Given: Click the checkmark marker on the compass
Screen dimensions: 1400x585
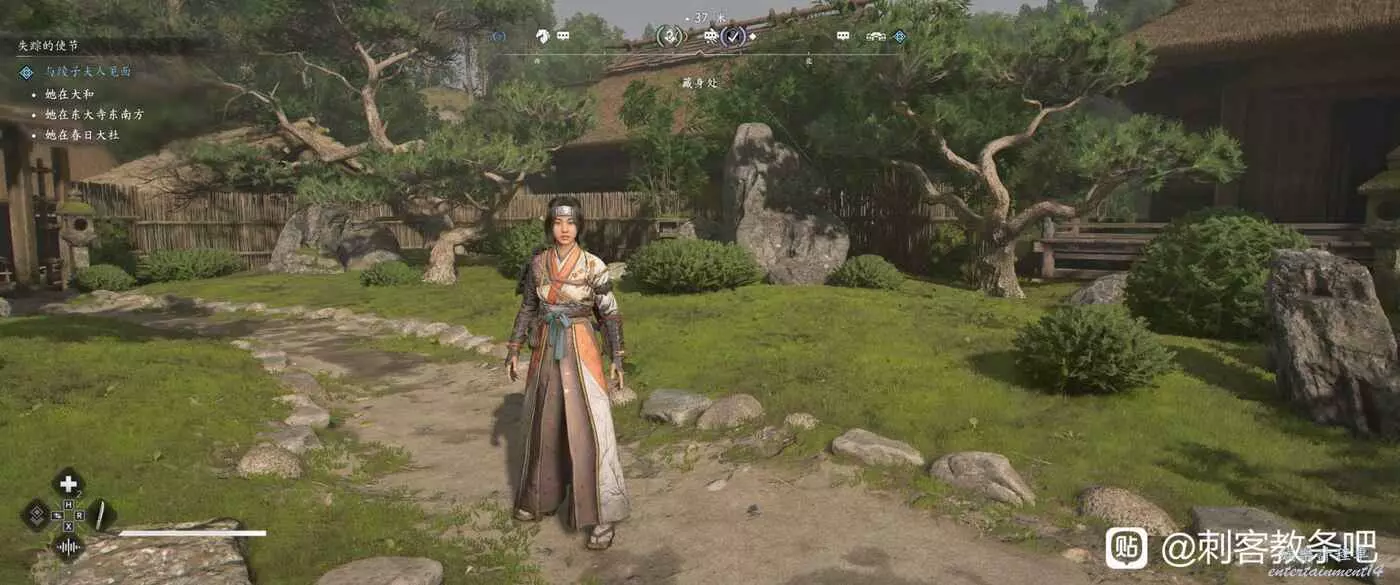Looking at the screenshot, I should coord(734,36).
